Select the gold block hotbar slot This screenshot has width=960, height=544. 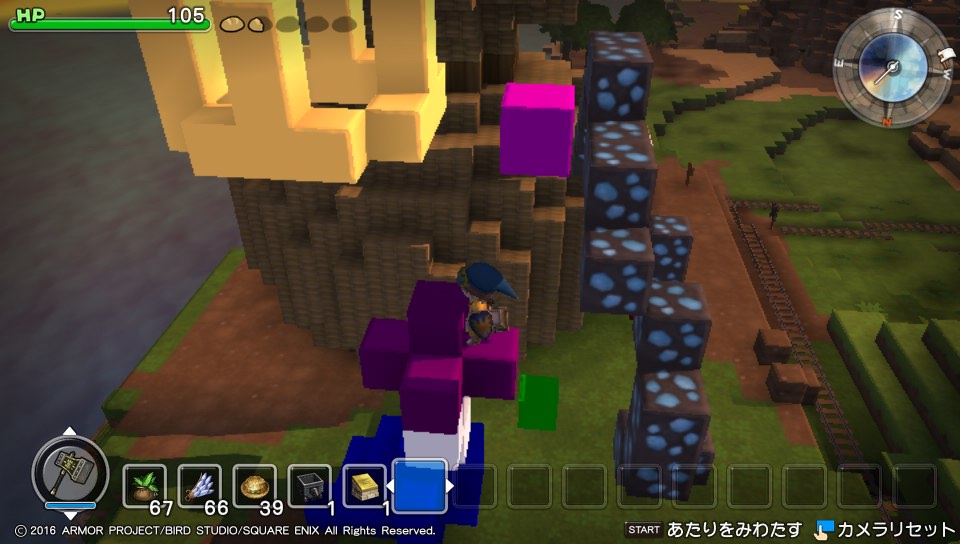[x=364, y=486]
